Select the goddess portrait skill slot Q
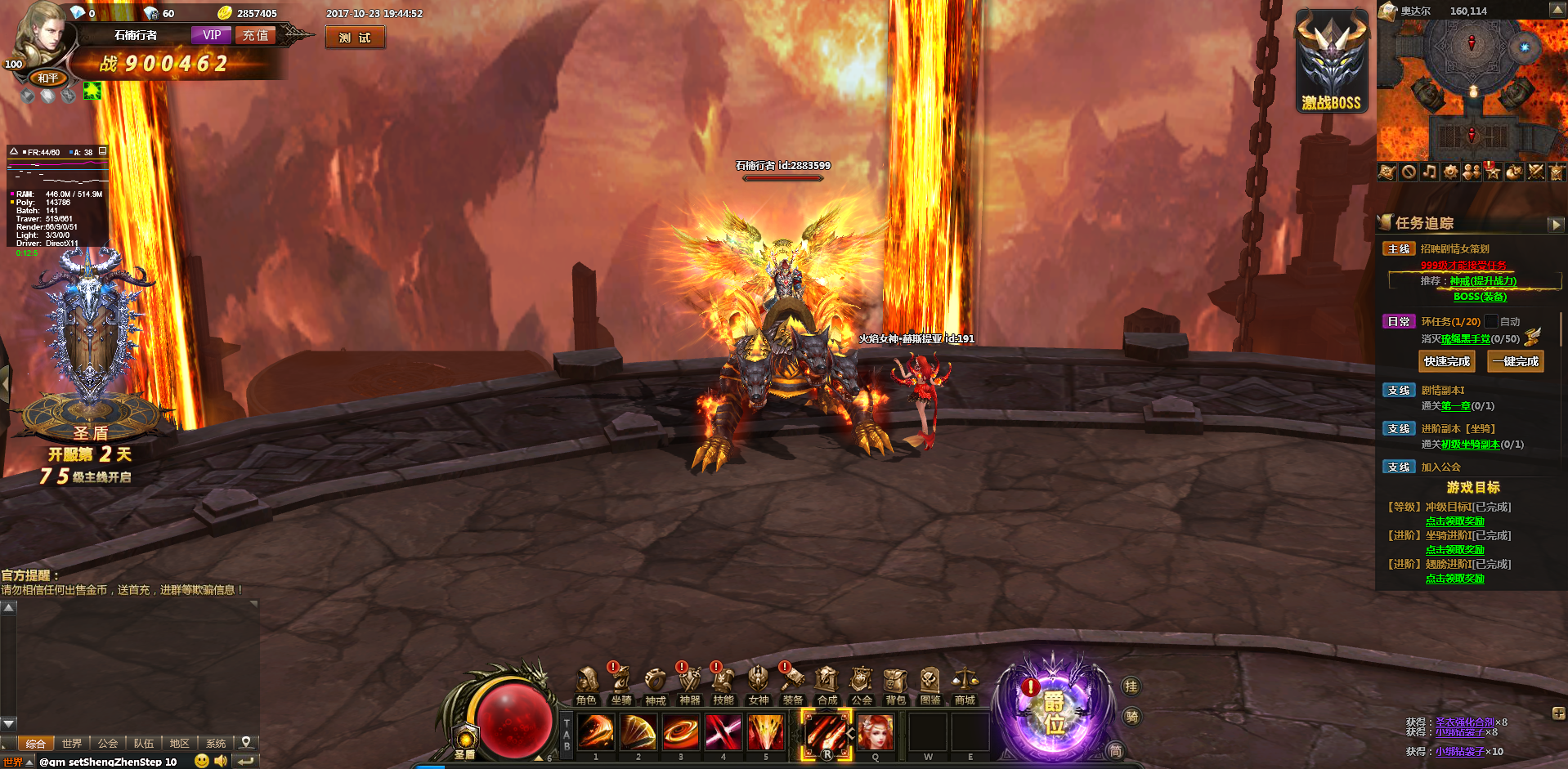 tap(875, 731)
